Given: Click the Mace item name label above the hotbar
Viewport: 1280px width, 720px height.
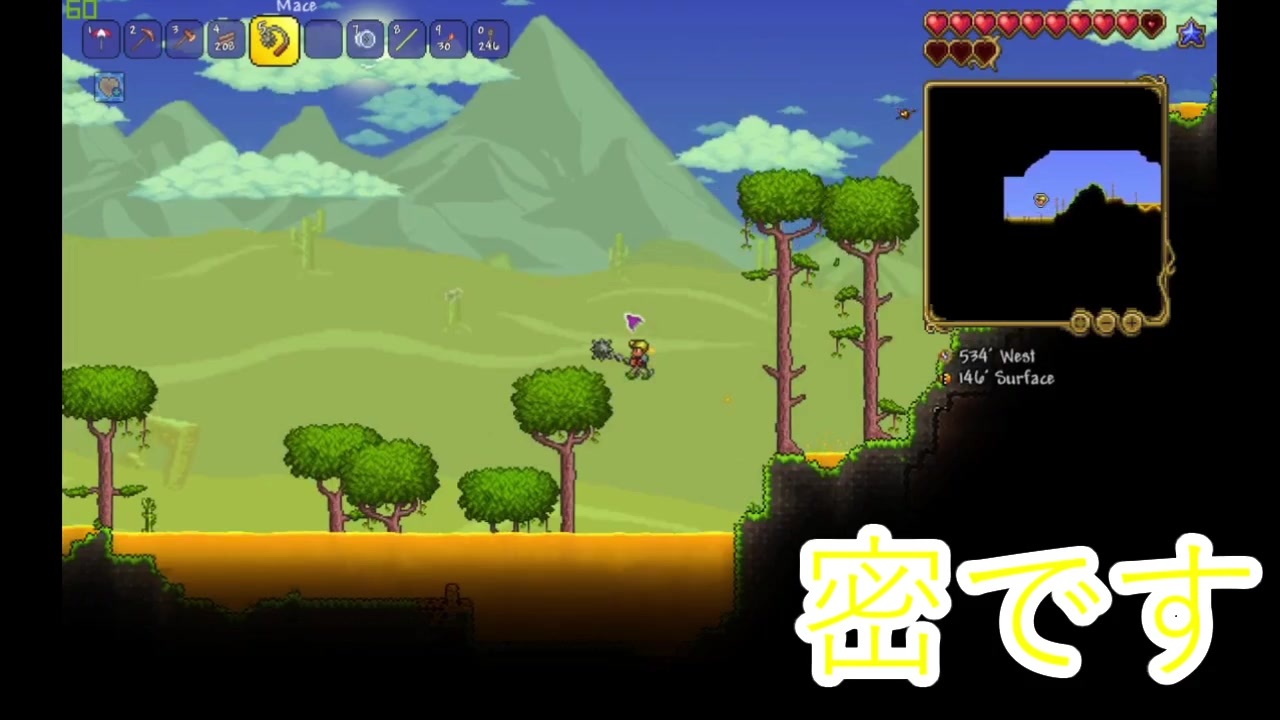Looking at the screenshot, I should 296,7.
